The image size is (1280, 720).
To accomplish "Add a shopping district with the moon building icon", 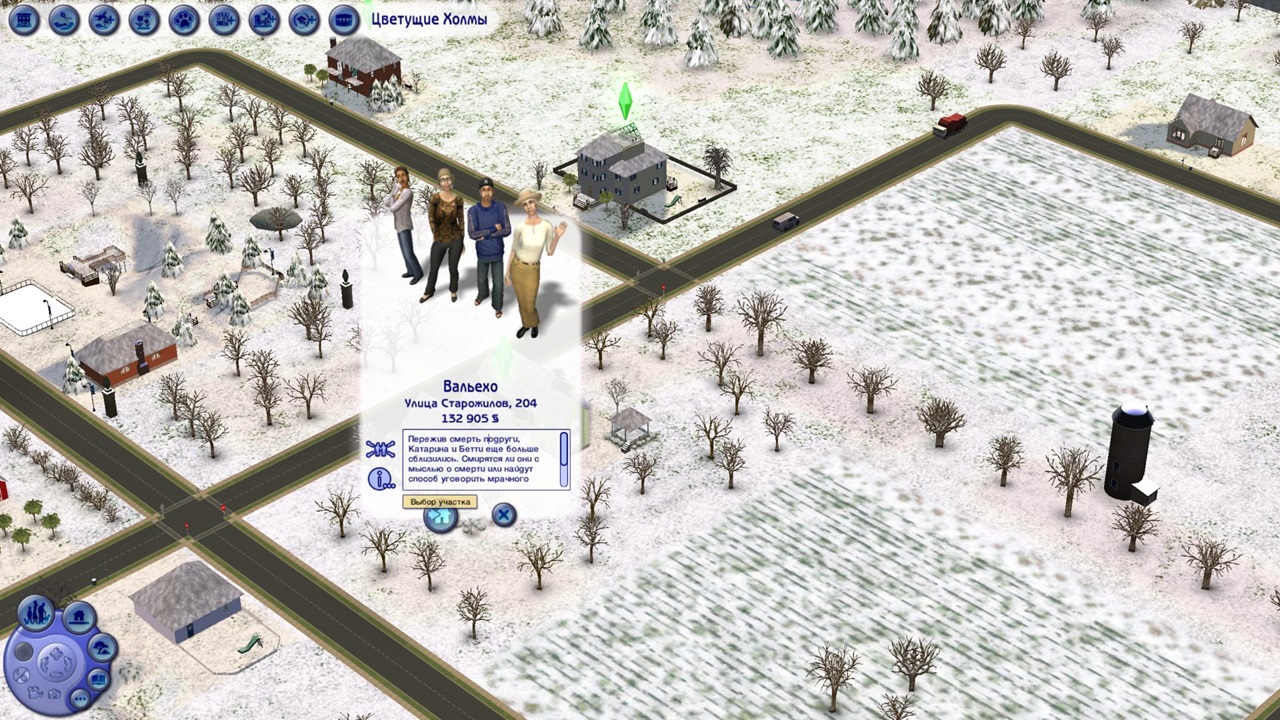I will [264, 20].
